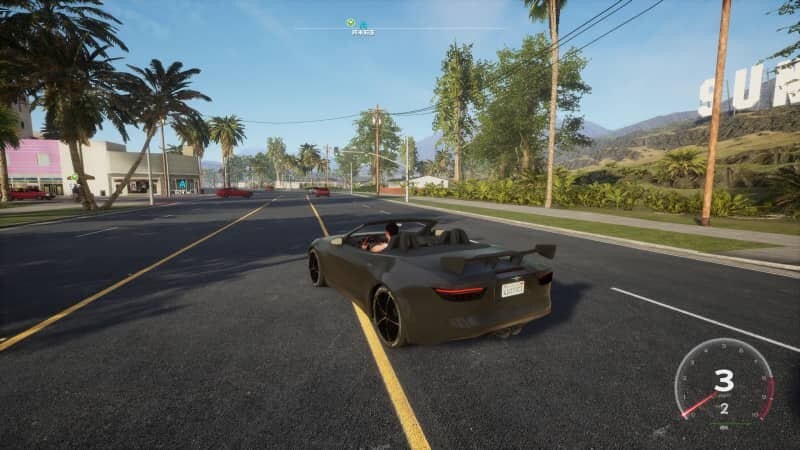This screenshot has height=450, width=800.
Task: Click the green waypoint marker on the compass
Action: (x=351, y=23)
